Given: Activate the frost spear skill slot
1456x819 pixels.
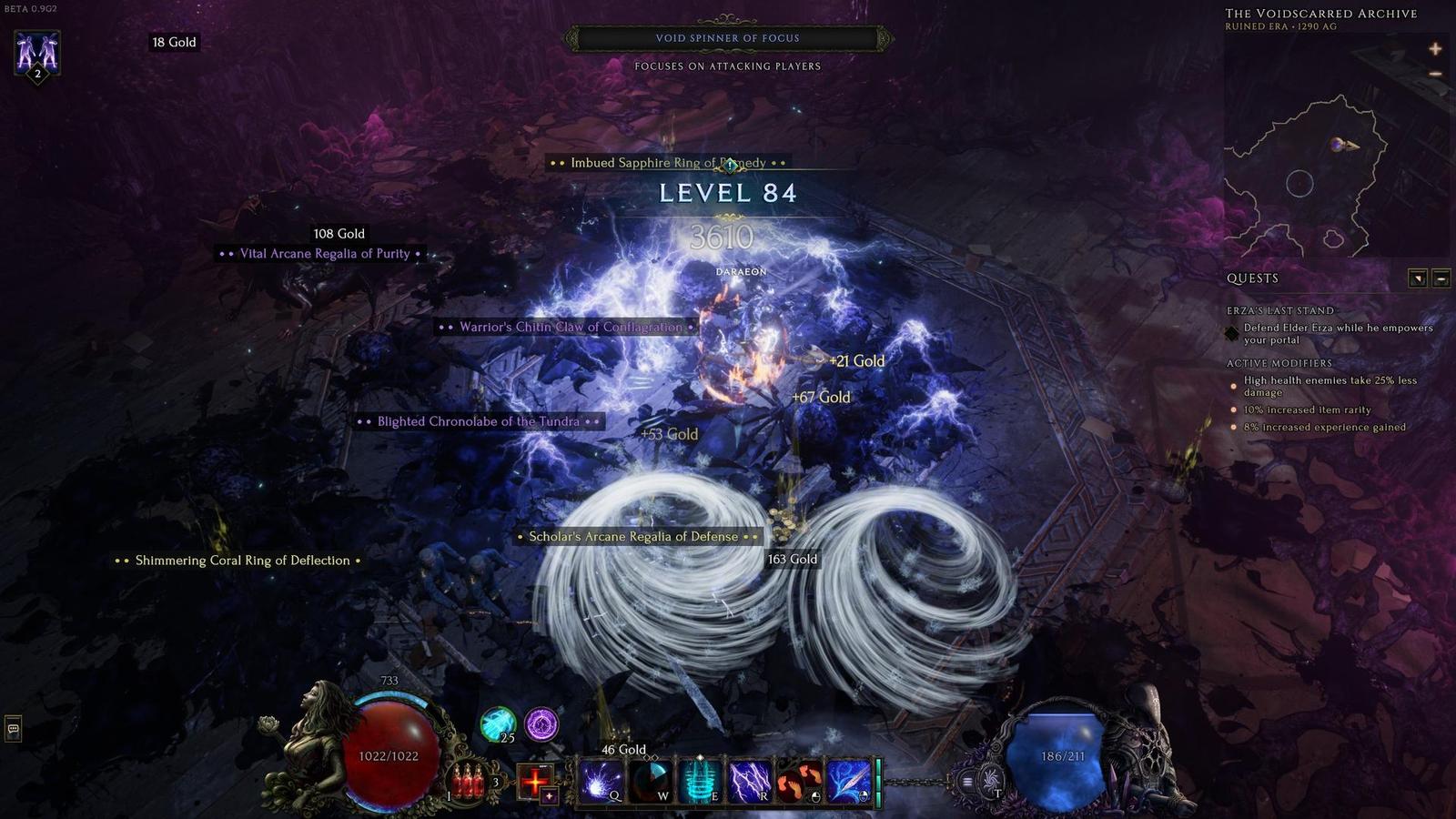Looking at the screenshot, I should click(x=848, y=782).
